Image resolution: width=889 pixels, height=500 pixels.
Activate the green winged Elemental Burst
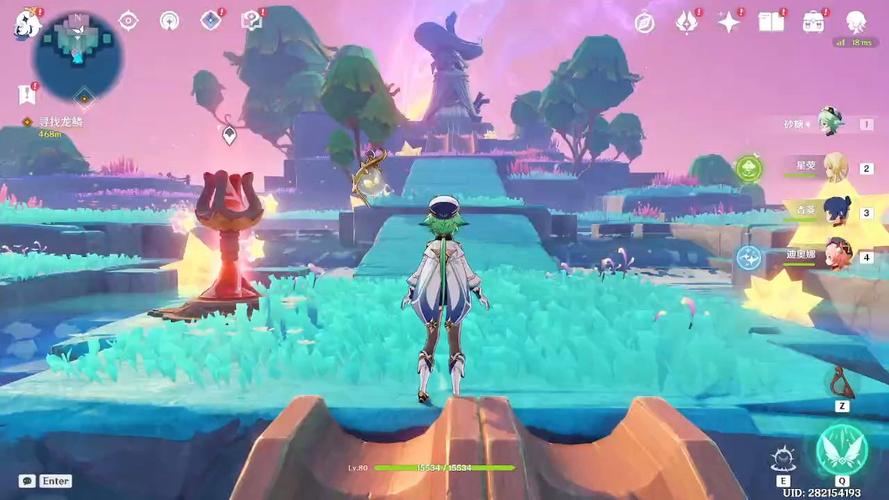click(x=840, y=450)
